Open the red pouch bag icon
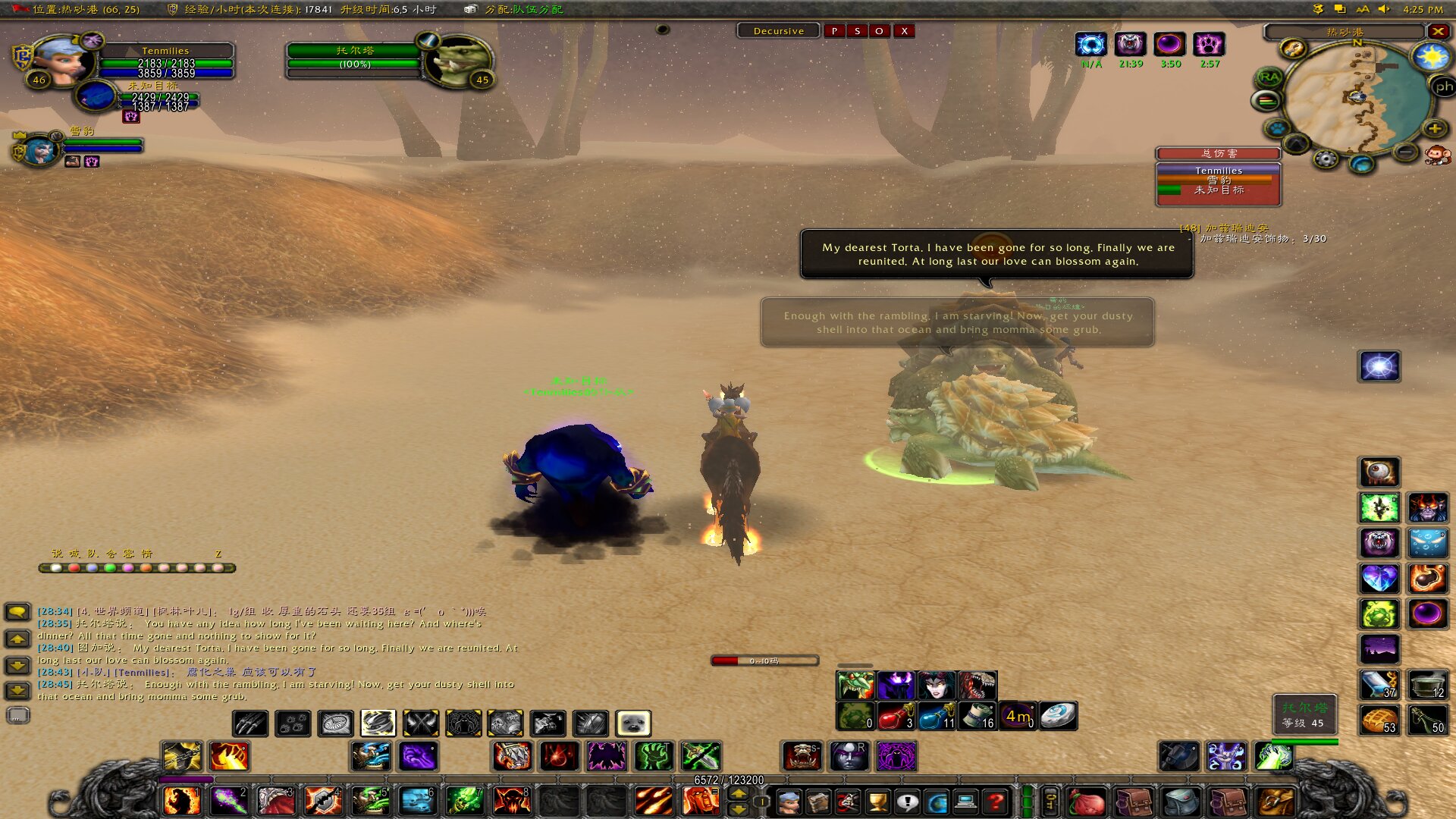 pyautogui.click(x=1086, y=802)
